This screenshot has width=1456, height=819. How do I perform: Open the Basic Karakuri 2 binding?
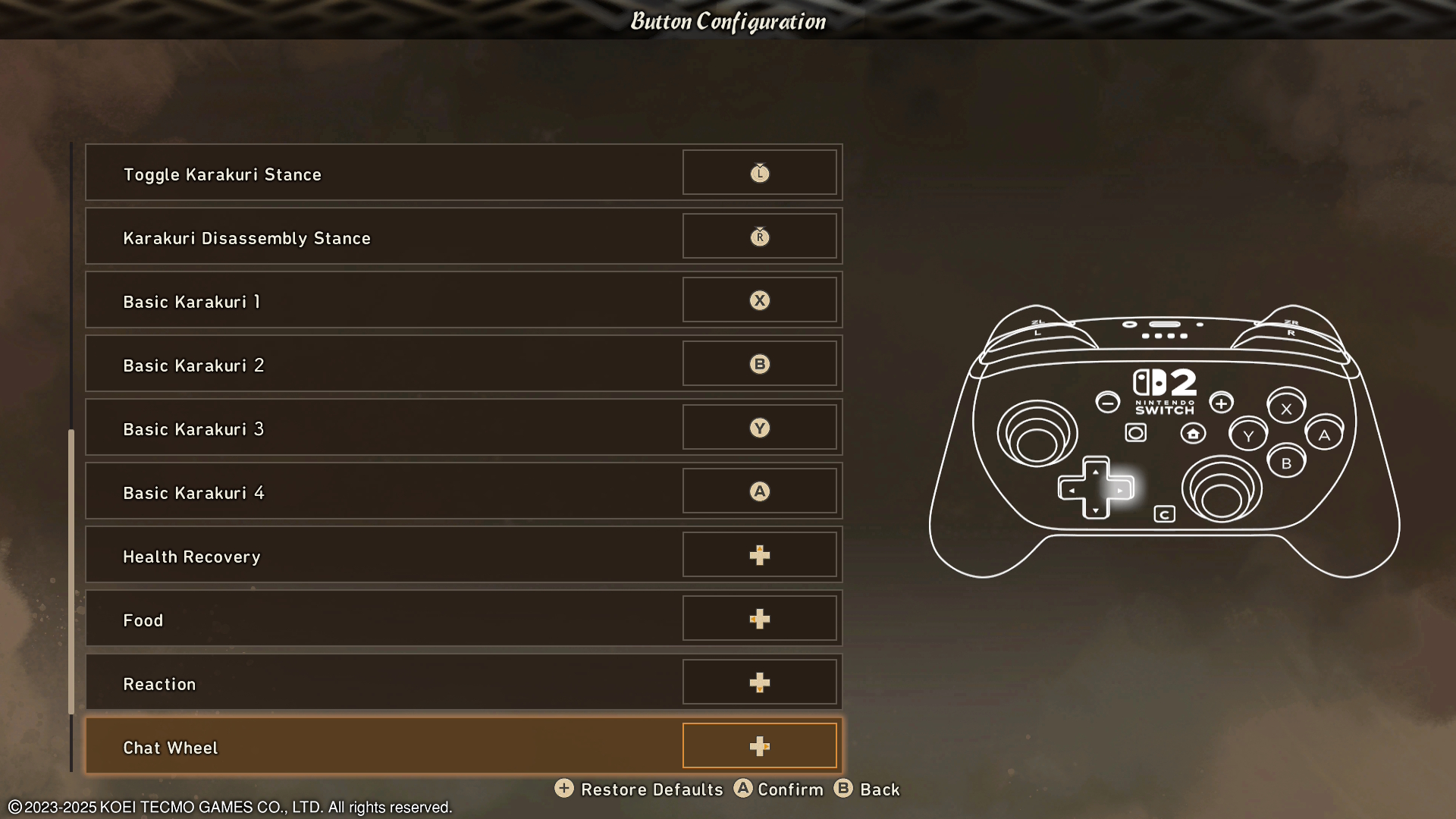coord(463,364)
